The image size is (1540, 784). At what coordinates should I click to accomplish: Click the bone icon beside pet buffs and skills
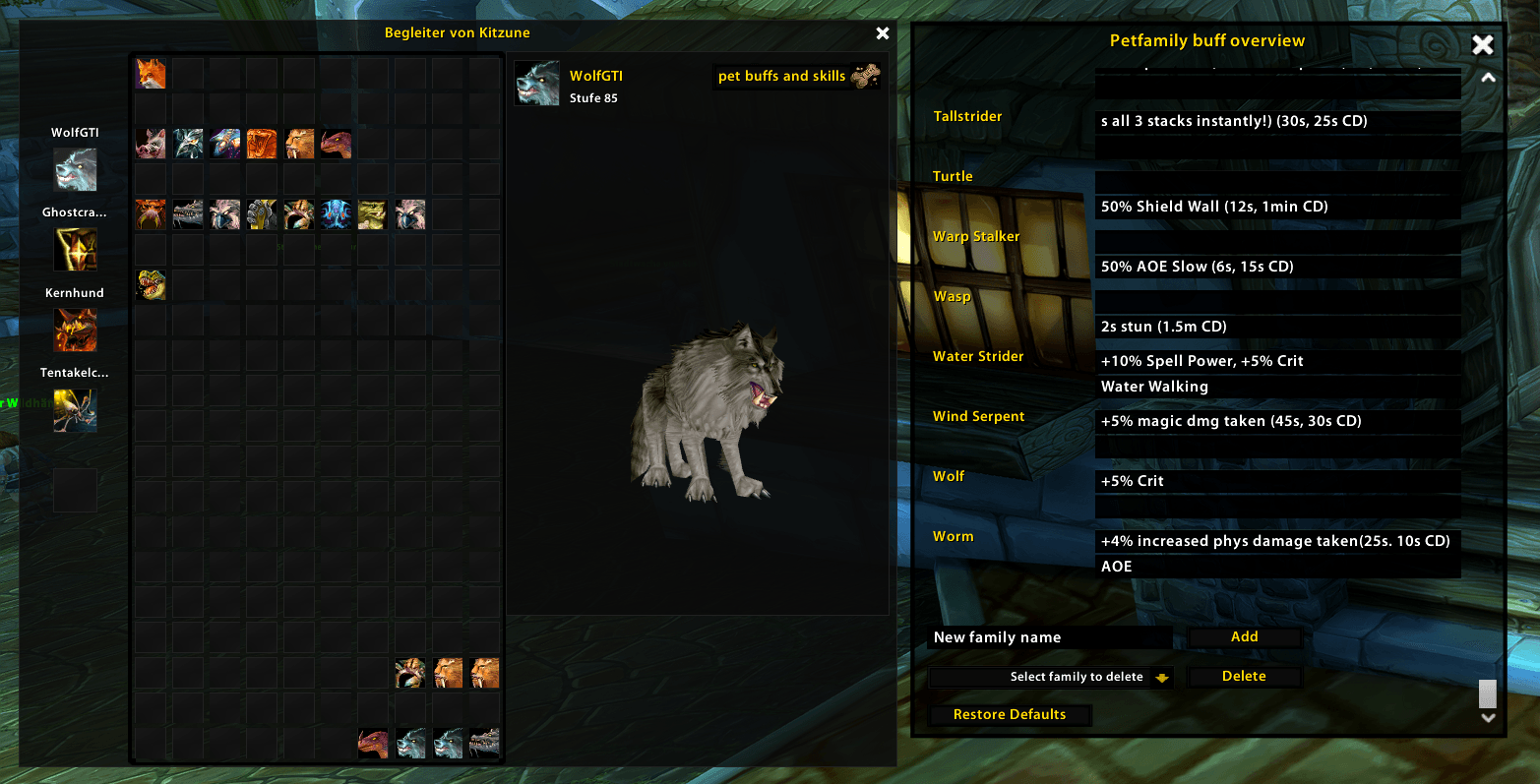coord(866,75)
